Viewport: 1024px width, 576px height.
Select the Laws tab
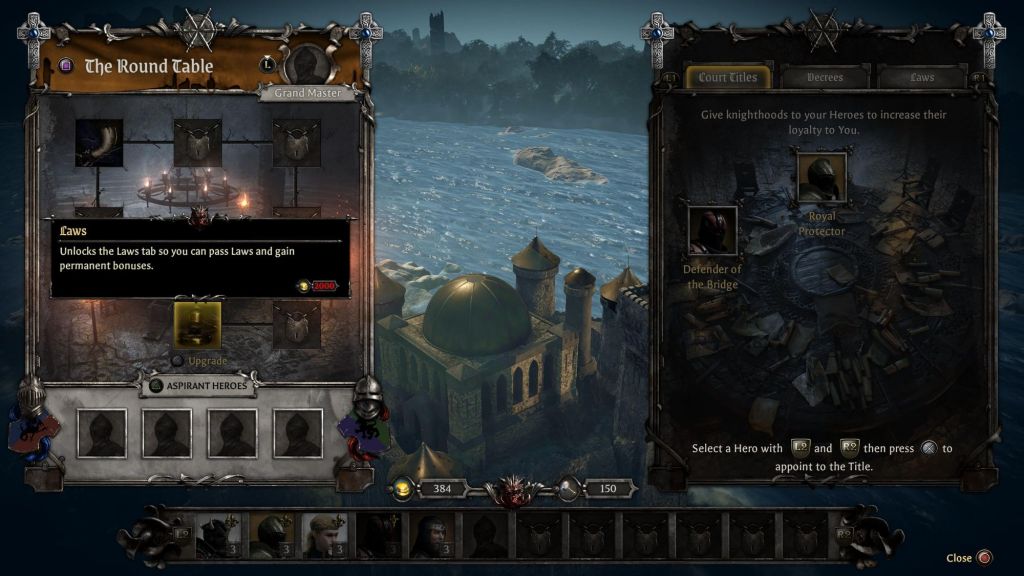coord(921,77)
